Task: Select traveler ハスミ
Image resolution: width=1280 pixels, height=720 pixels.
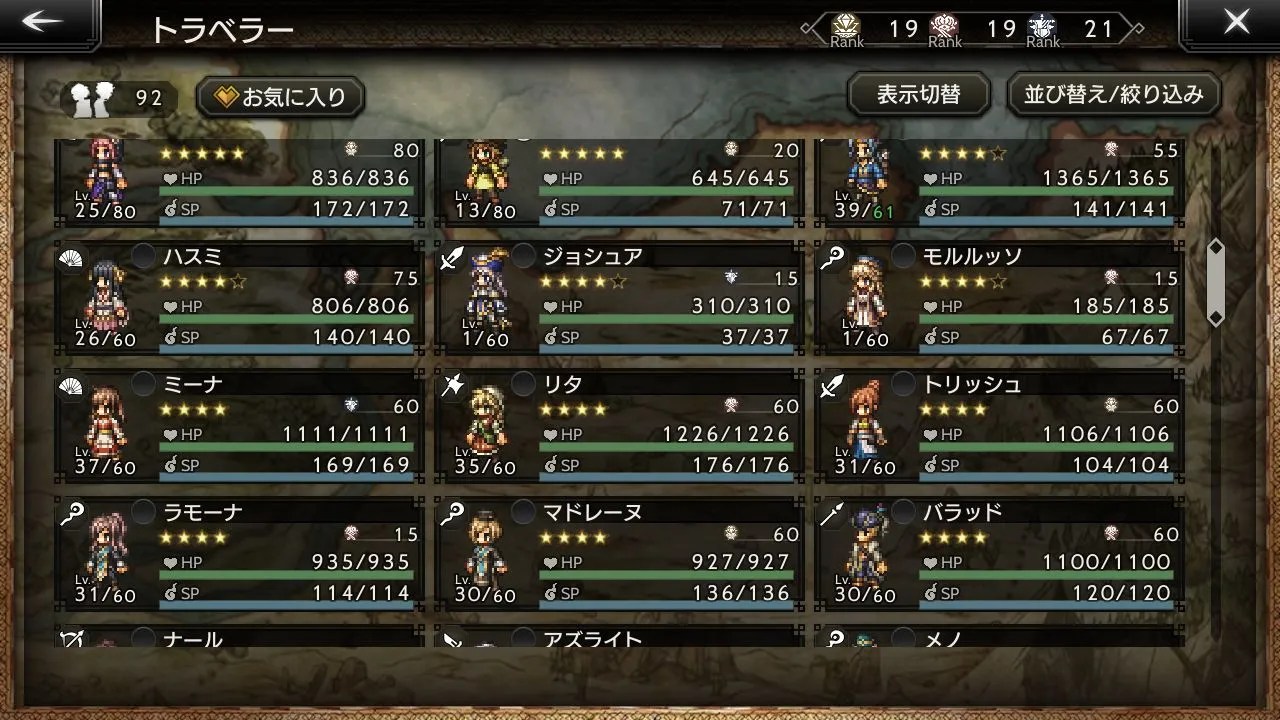Action: click(238, 297)
